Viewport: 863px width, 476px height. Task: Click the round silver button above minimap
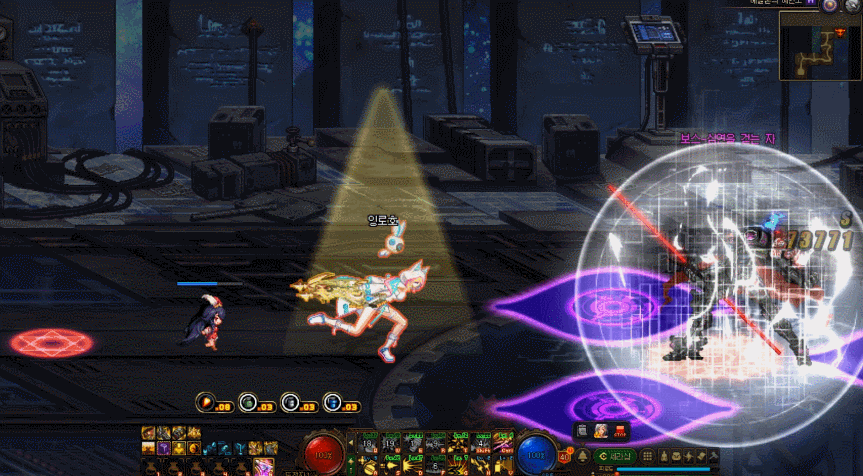coord(854,5)
